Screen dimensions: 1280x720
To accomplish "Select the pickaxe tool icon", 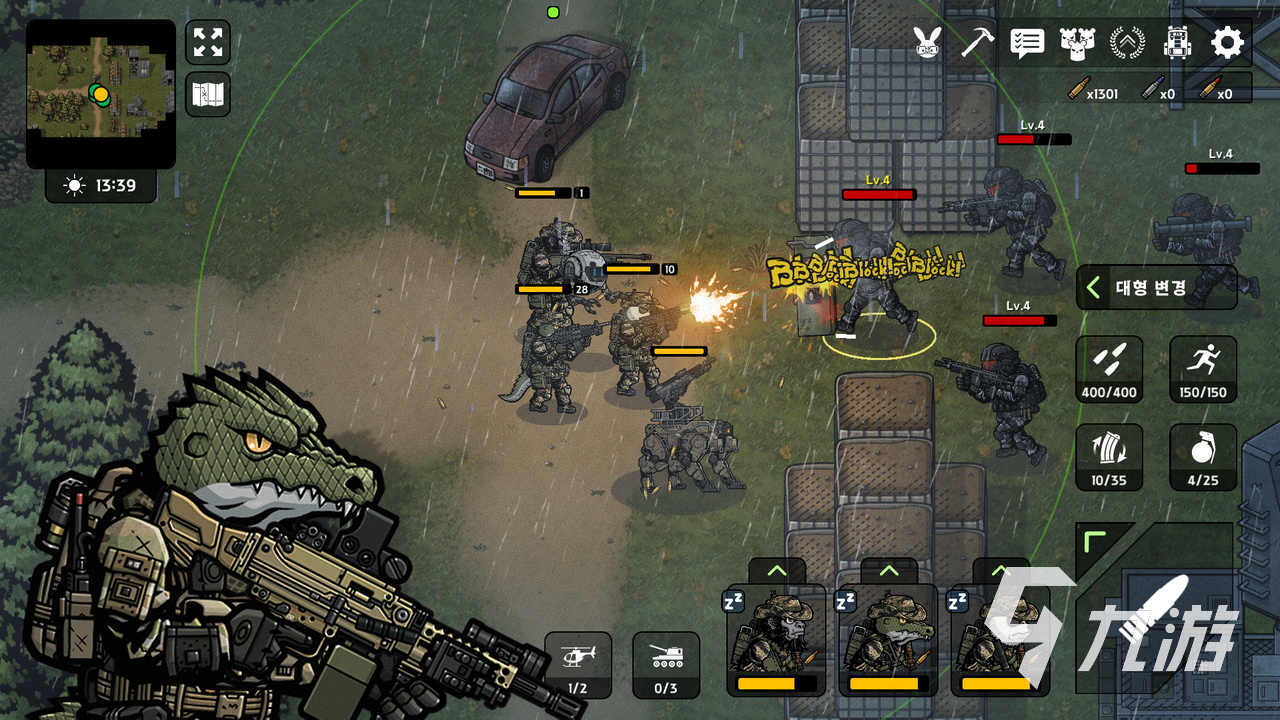I will tap(977, 43).
